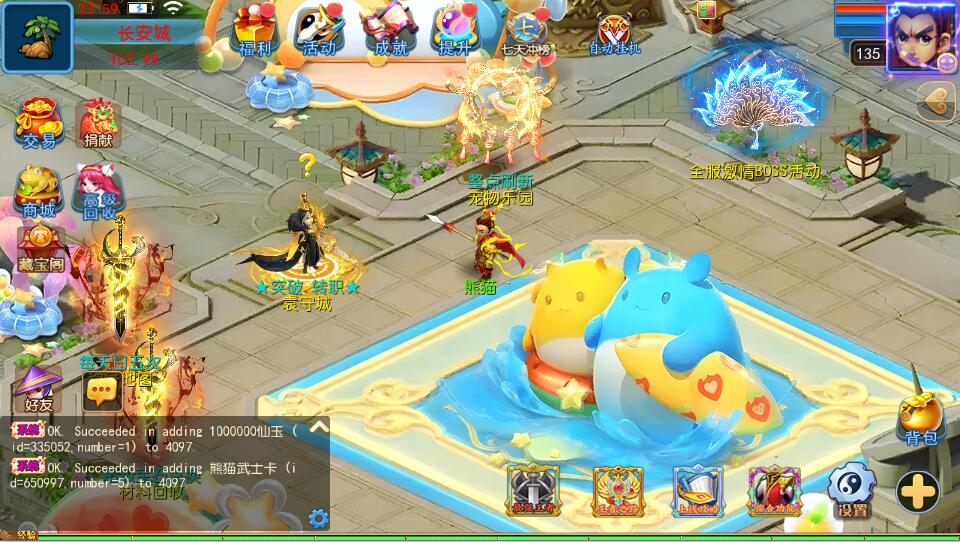
Task: Toggle 自动挂机 auto-battle
Action: point(613,32)
